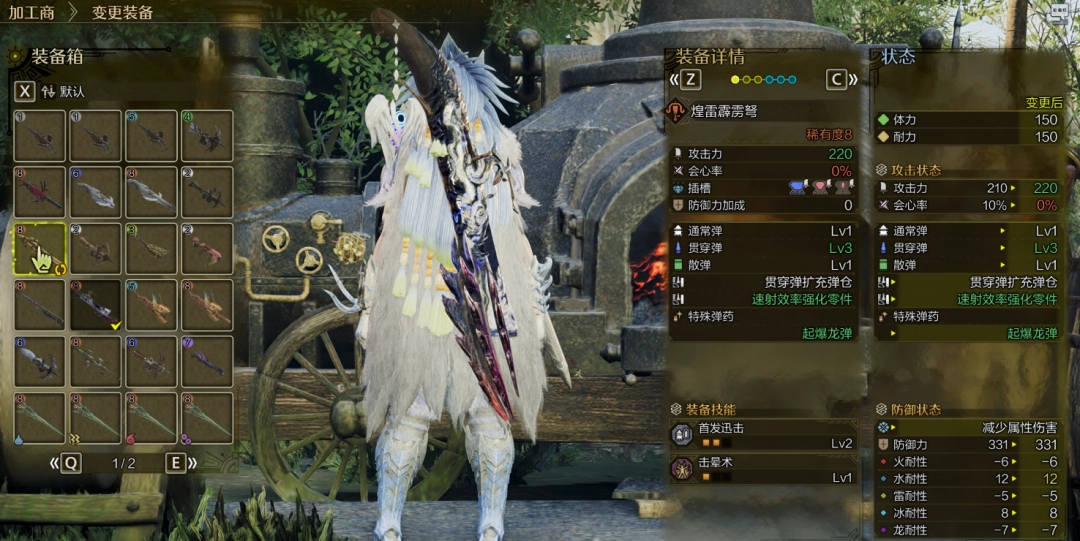Image resolution: width=1080 pixels, height=541 pixels.
Task: Go back to 加工商 in the breadcrumb
Action: [33, 13]
